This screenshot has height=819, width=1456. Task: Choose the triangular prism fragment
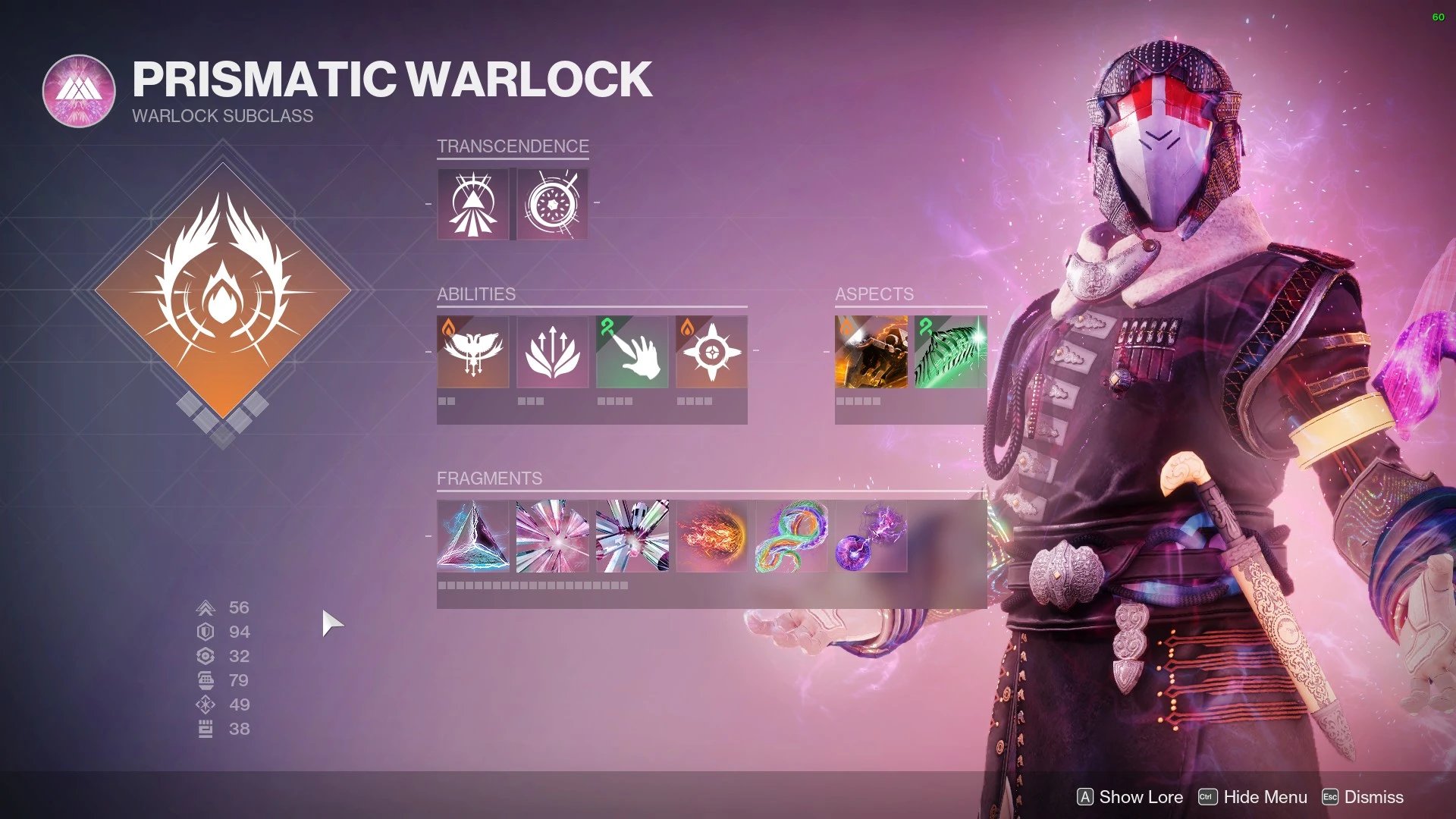[x=473, y=536]
